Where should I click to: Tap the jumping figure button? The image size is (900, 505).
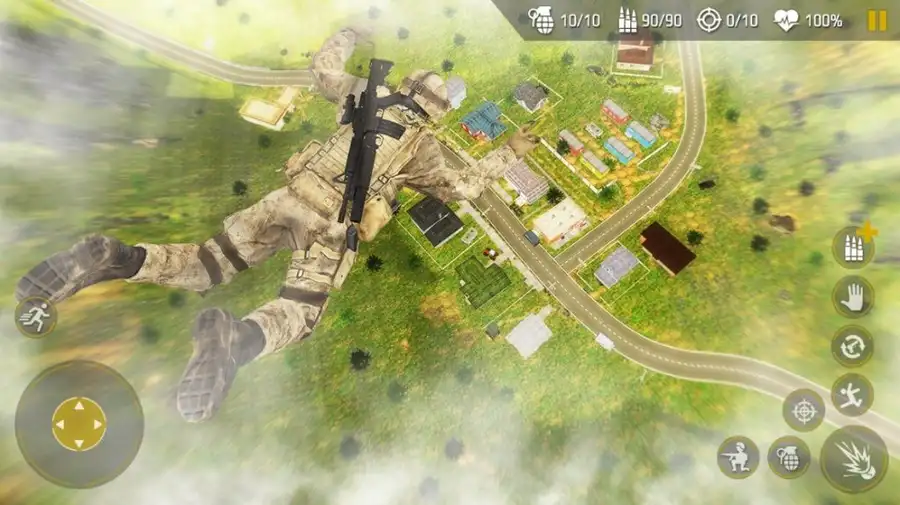[852, 394]
